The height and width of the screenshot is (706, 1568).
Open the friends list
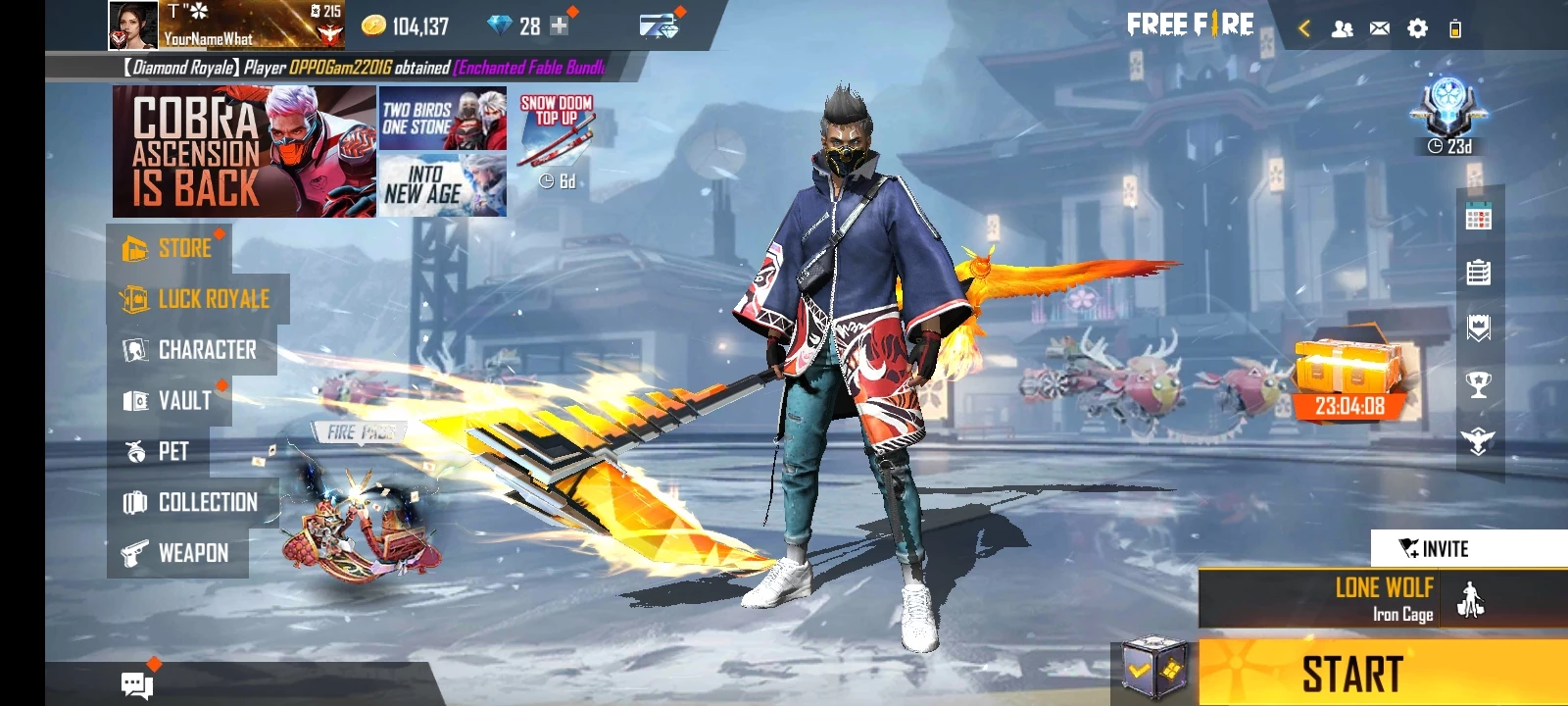[x=1342, y=28]
